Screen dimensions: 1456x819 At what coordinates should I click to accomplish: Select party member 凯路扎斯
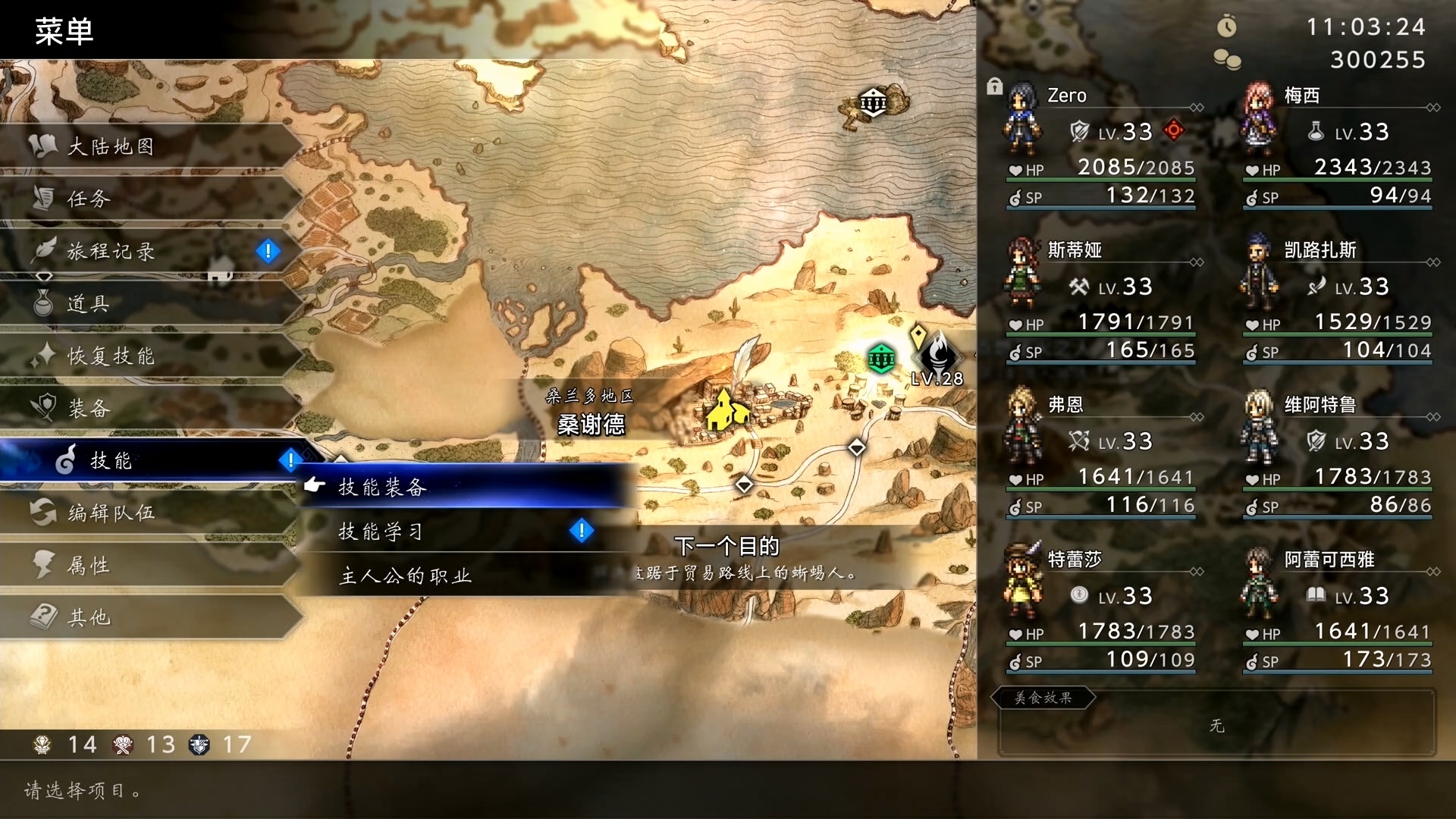(1338, 300)
